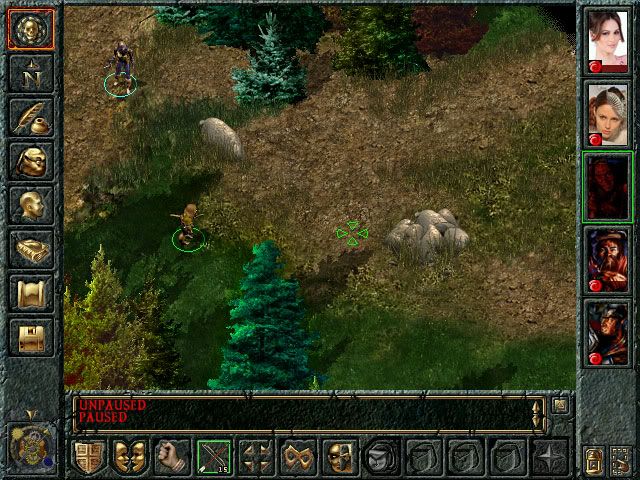
Task: Activate the shield guard action button
Action: pos(88,457)
